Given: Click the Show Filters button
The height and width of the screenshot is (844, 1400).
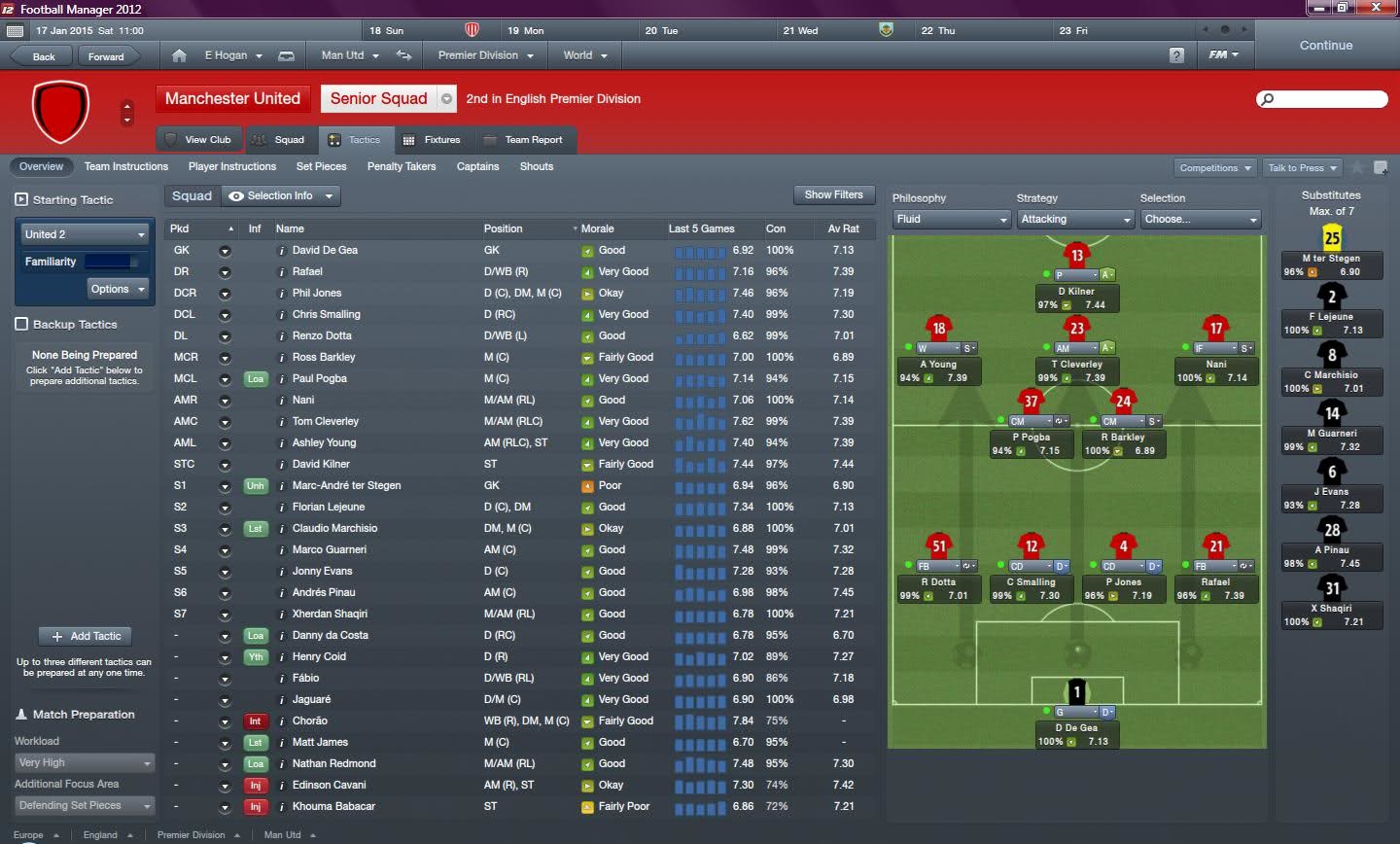Looking at the screenshot, I should point(833,194).
